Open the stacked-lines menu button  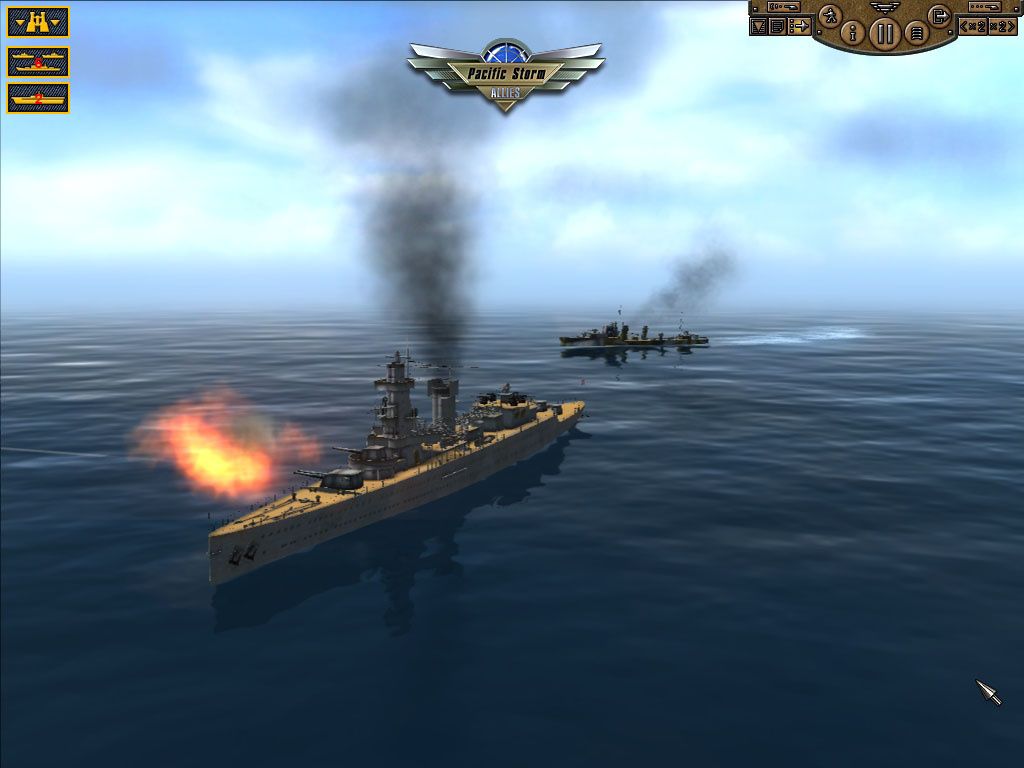click(x=916, y=33)
